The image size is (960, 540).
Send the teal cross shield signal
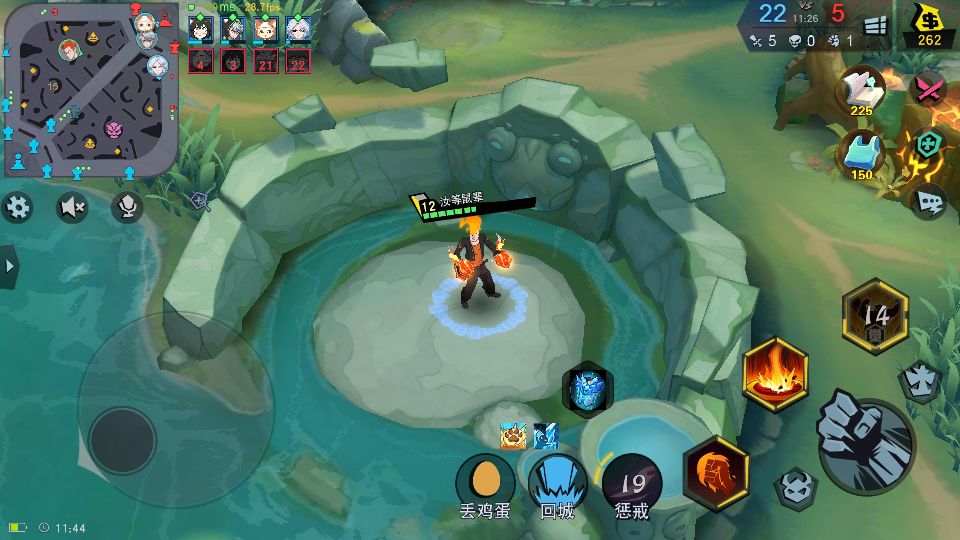pos(929,146)
